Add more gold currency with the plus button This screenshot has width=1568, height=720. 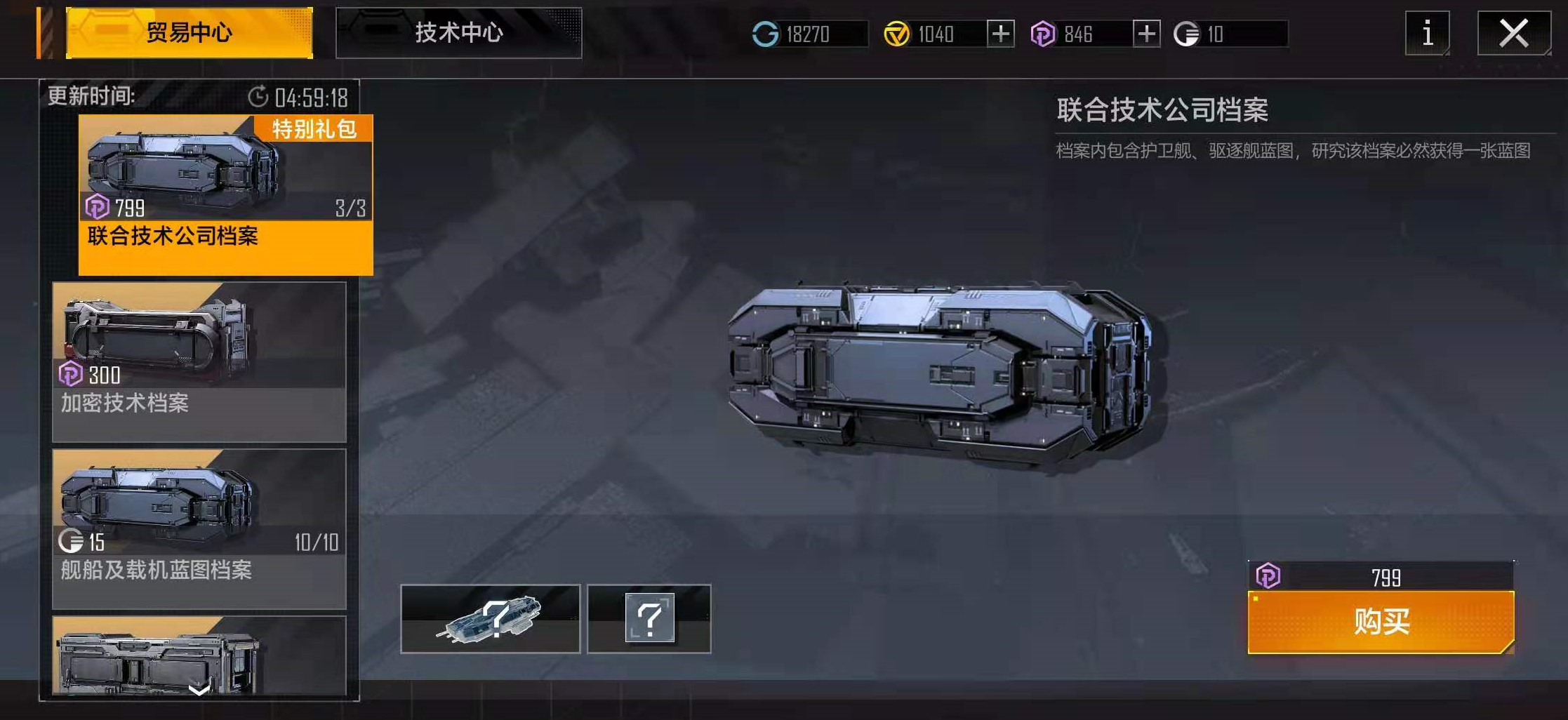click(x=1000, y=34)
